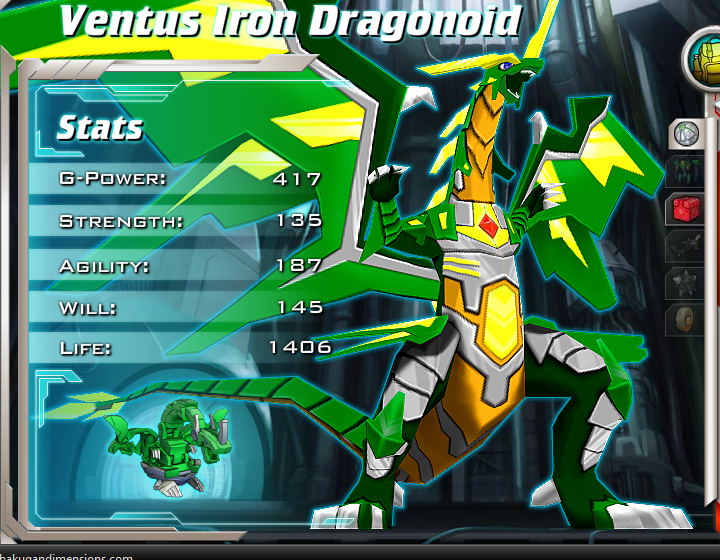Select the grey Bakugan ball tab

click(685, 132)
